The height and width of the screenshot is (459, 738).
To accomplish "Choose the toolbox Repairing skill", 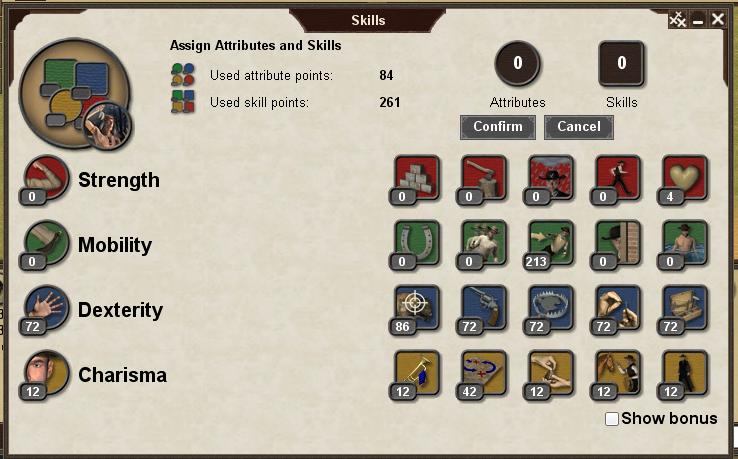I will click(x=685, y=308).
